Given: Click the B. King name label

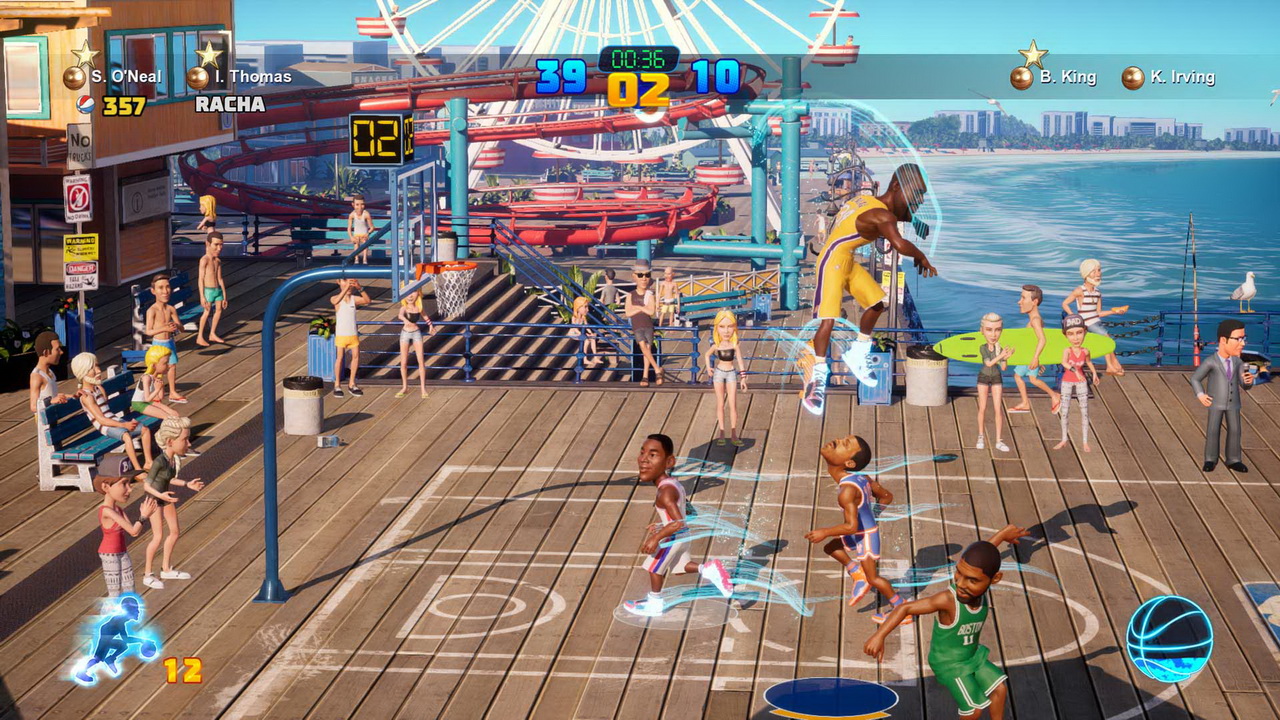Looking at the screenshot, I should tap(1068, 76).
